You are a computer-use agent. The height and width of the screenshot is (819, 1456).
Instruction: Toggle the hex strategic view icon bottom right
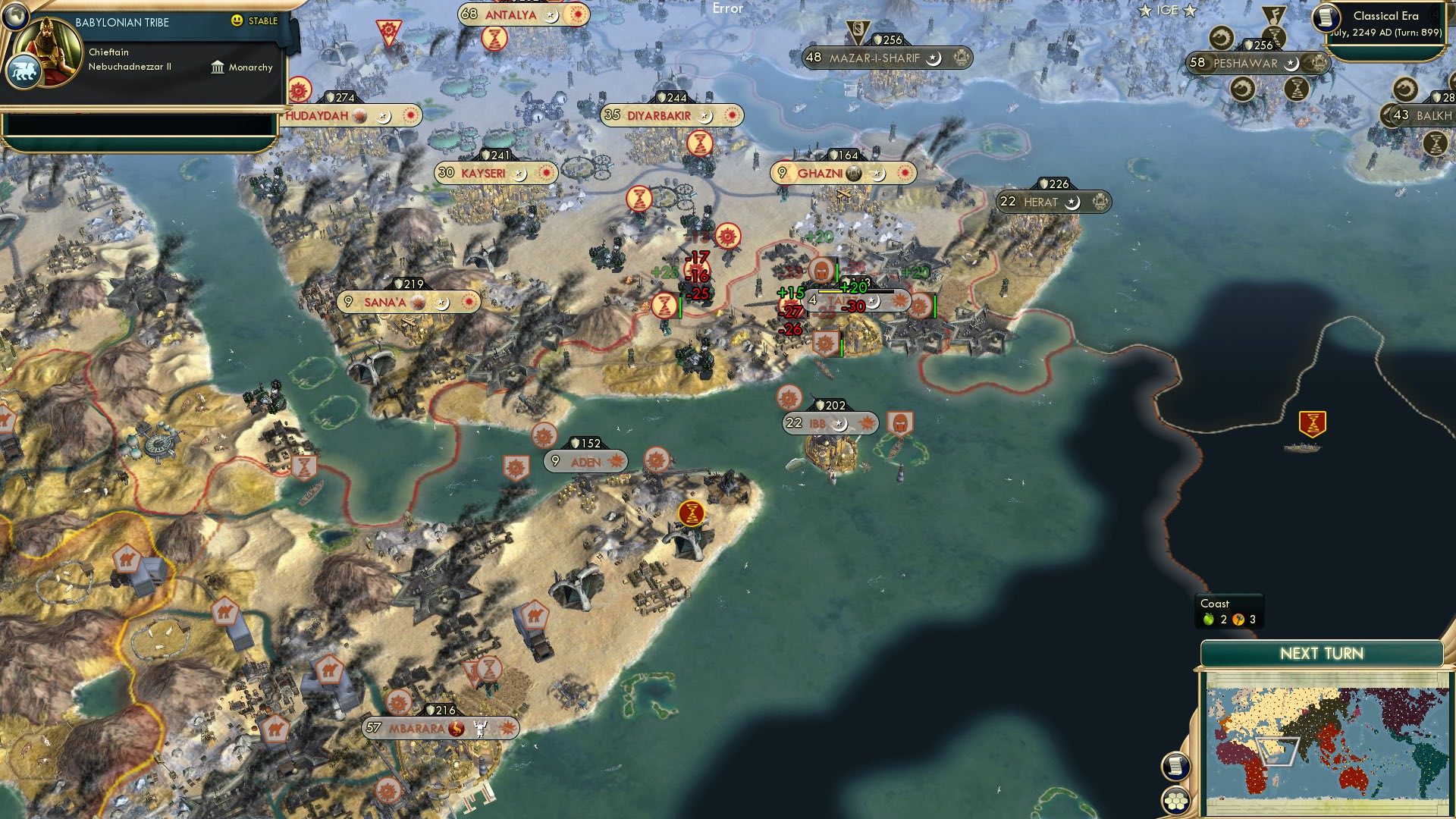1177,799
